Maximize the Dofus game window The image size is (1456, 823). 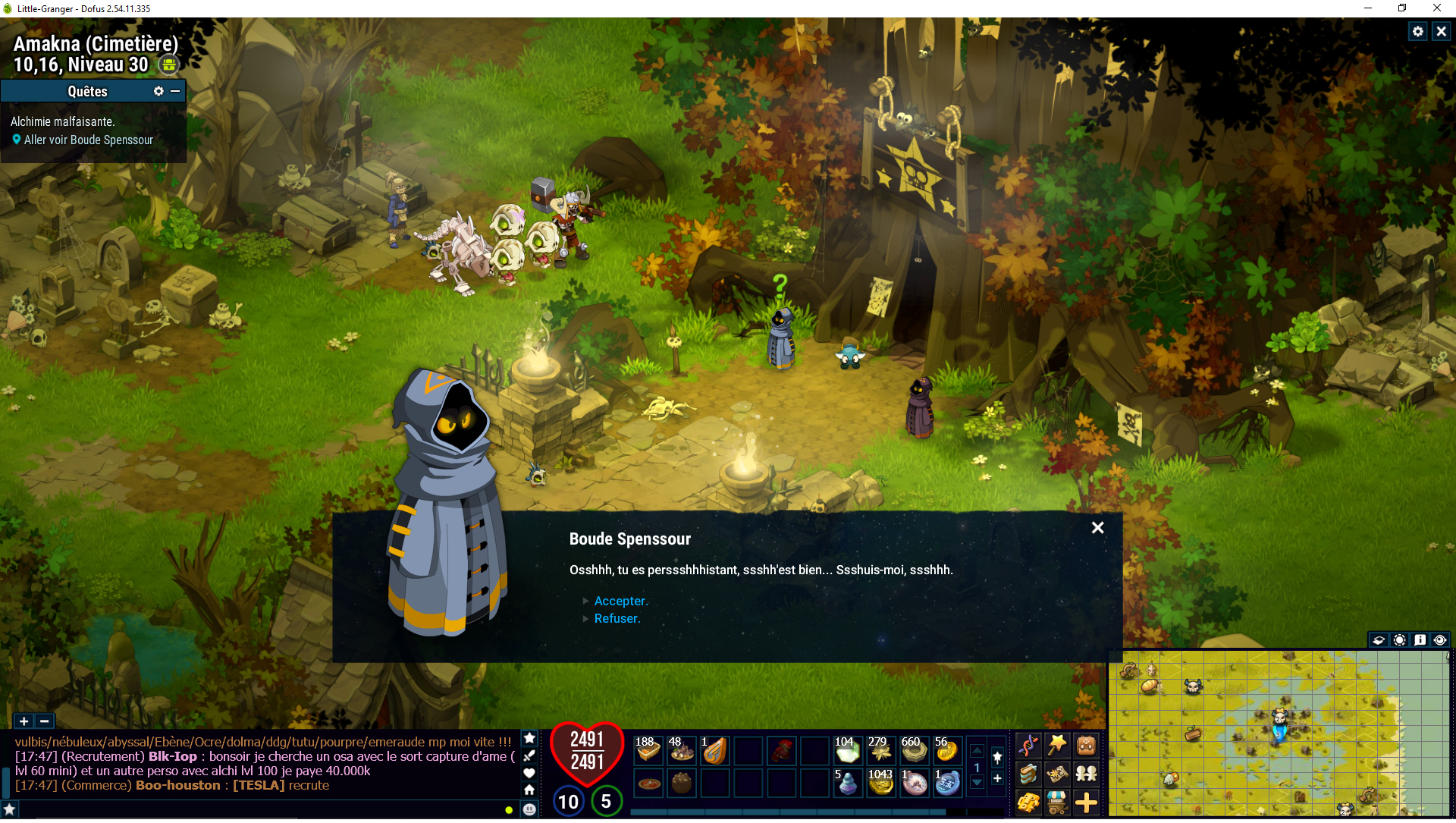[x=1402, y=8]
